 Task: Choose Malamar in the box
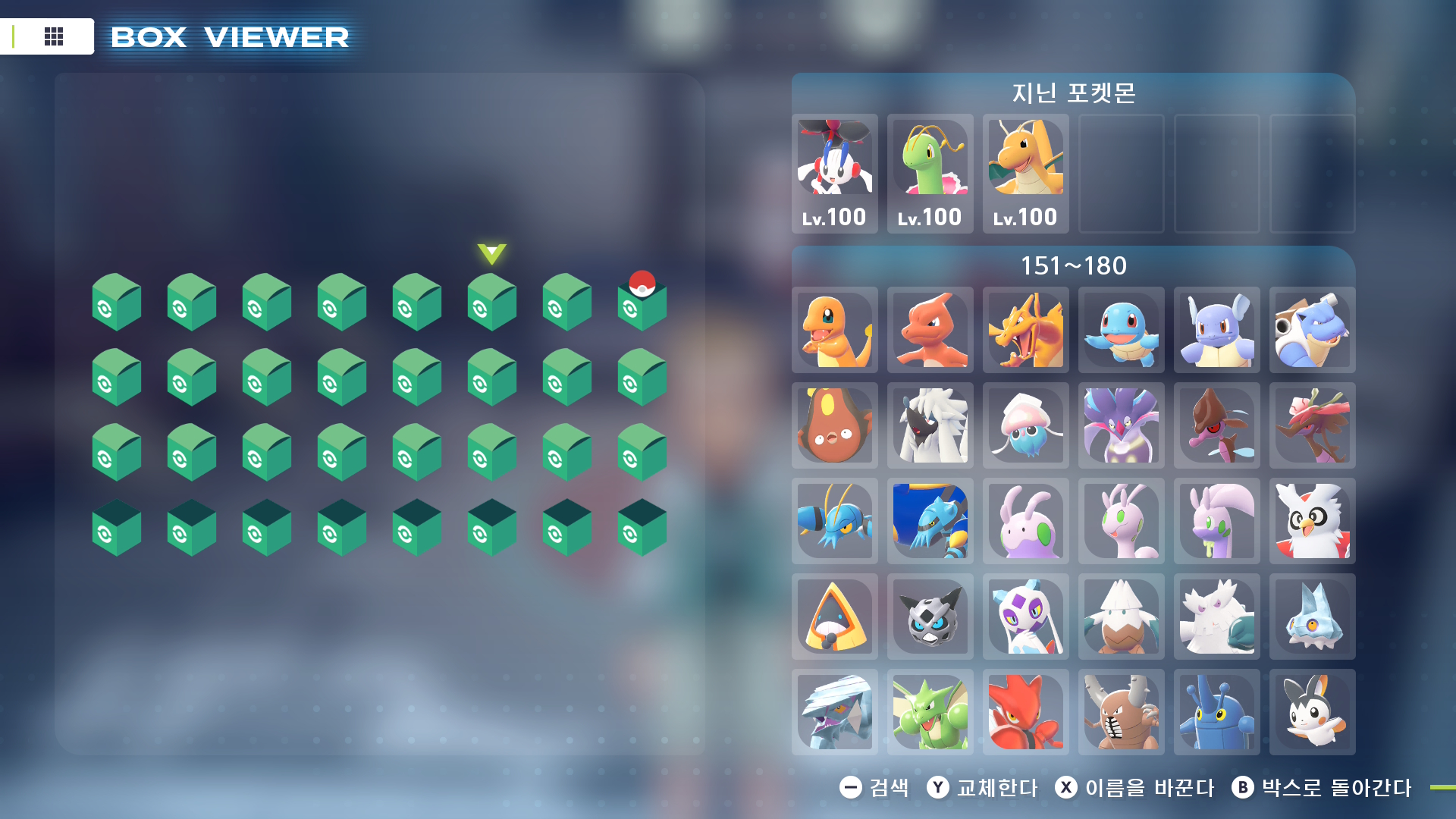point(1121,425)
